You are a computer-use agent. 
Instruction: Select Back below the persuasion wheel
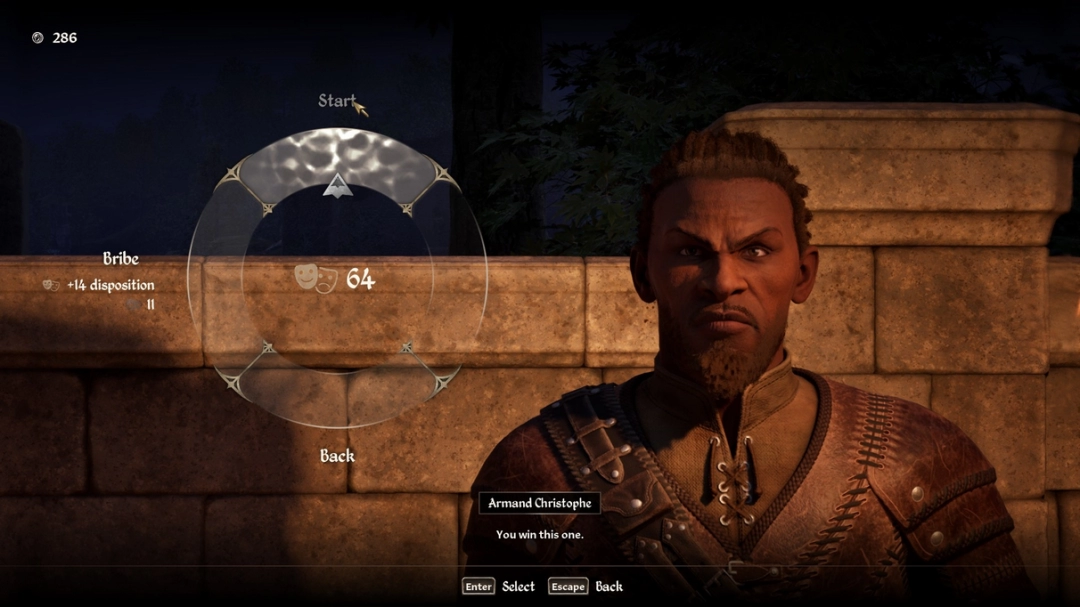click(337, 456)
